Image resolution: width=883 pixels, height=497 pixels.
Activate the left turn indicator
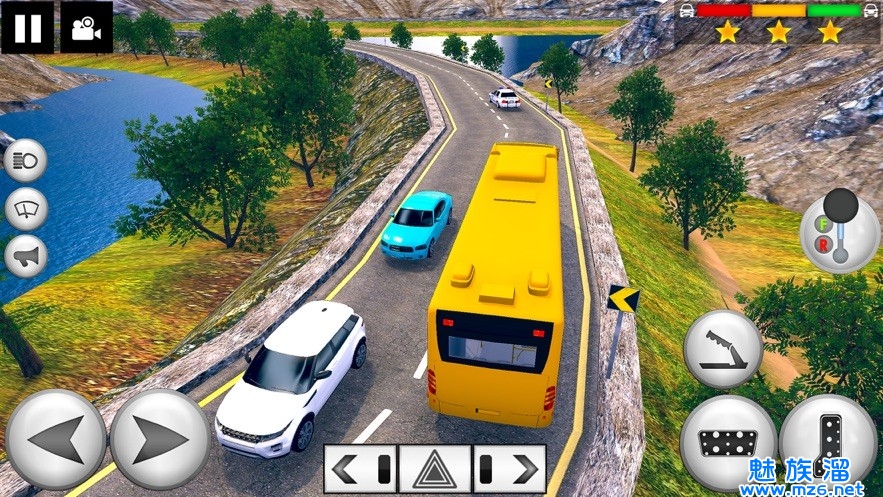click(x=360, y=468)
